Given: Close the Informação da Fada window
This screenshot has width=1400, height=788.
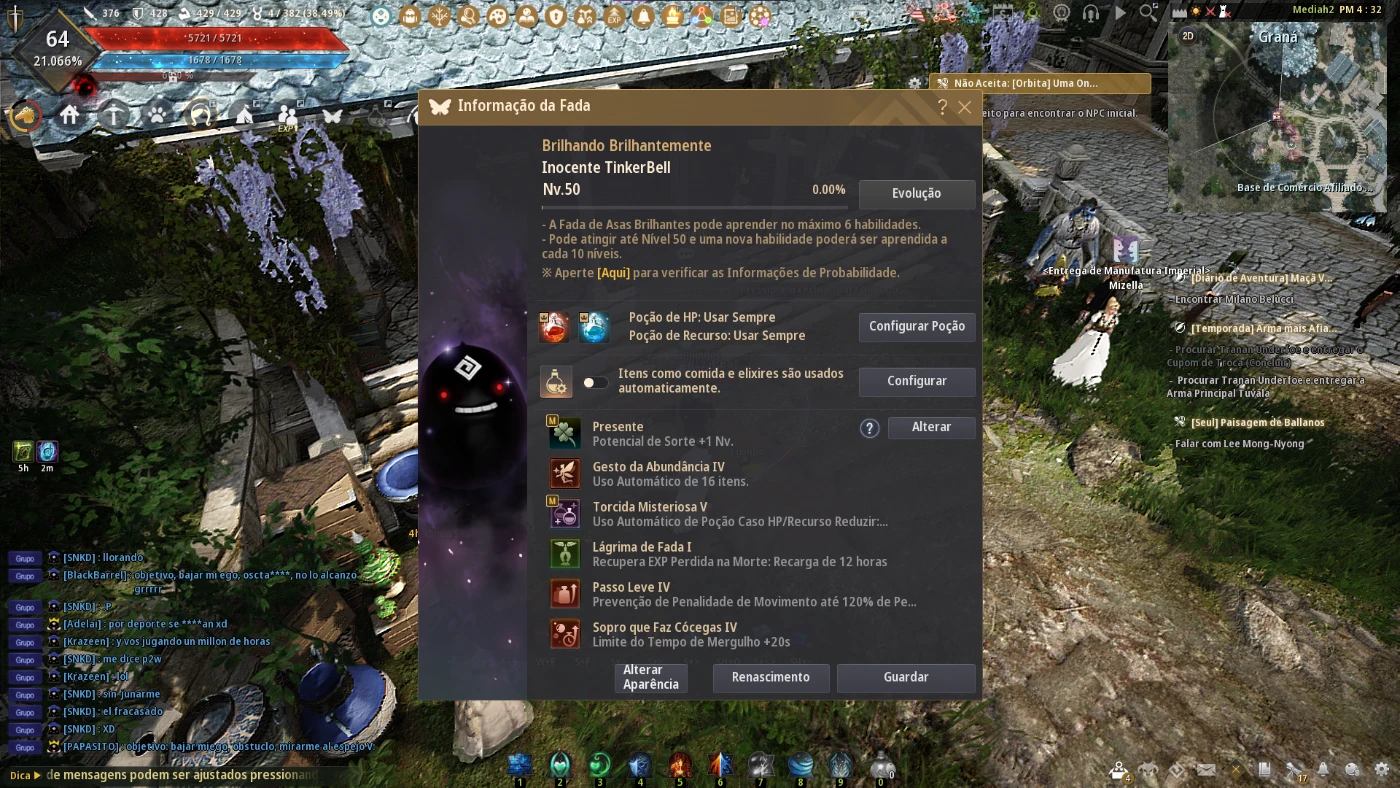Looking at the screenshot, I should point(965,107).
